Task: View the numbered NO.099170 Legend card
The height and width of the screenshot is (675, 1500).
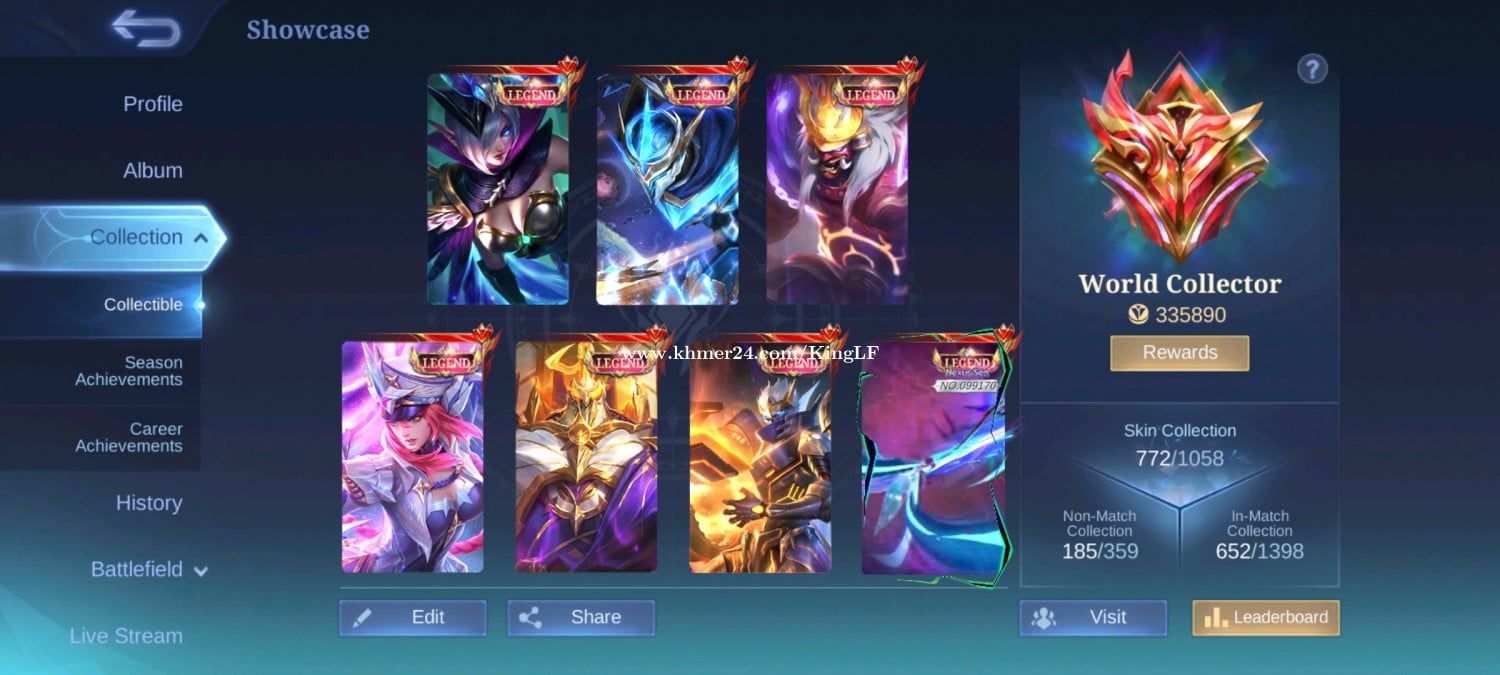Action: tap(934, 457)
